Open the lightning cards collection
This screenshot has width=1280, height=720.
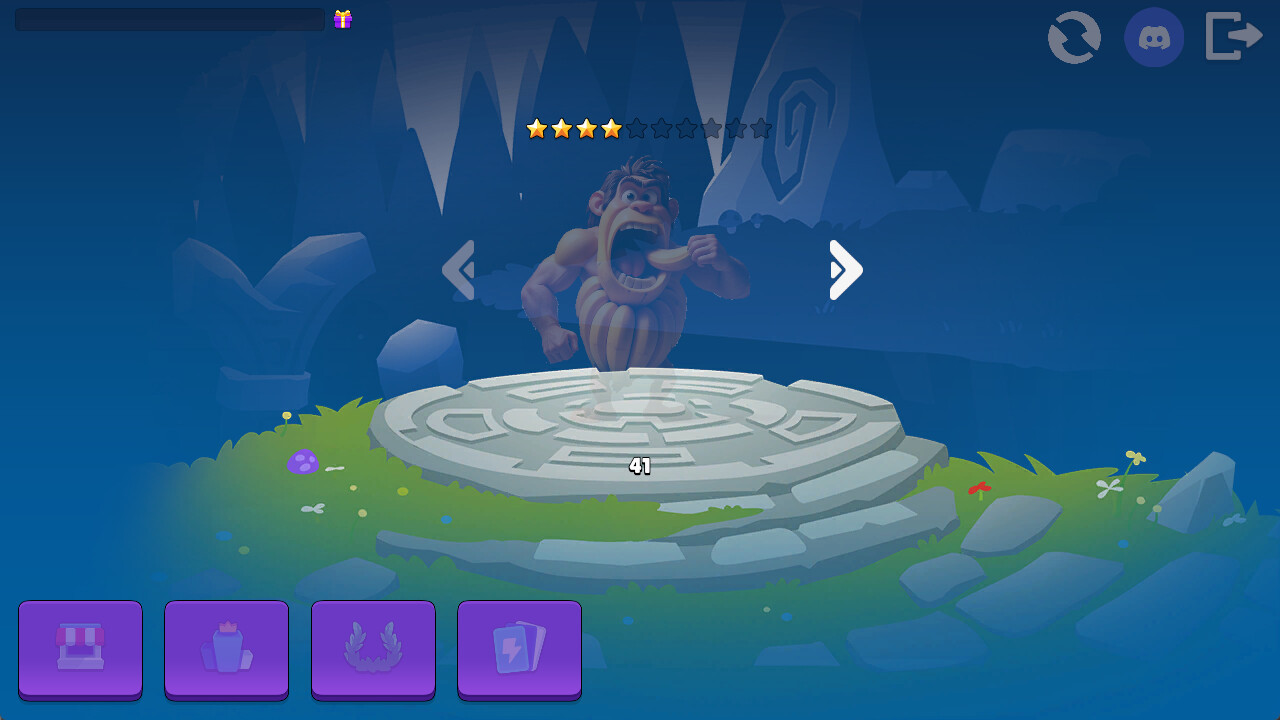click(x=519, y=648)
